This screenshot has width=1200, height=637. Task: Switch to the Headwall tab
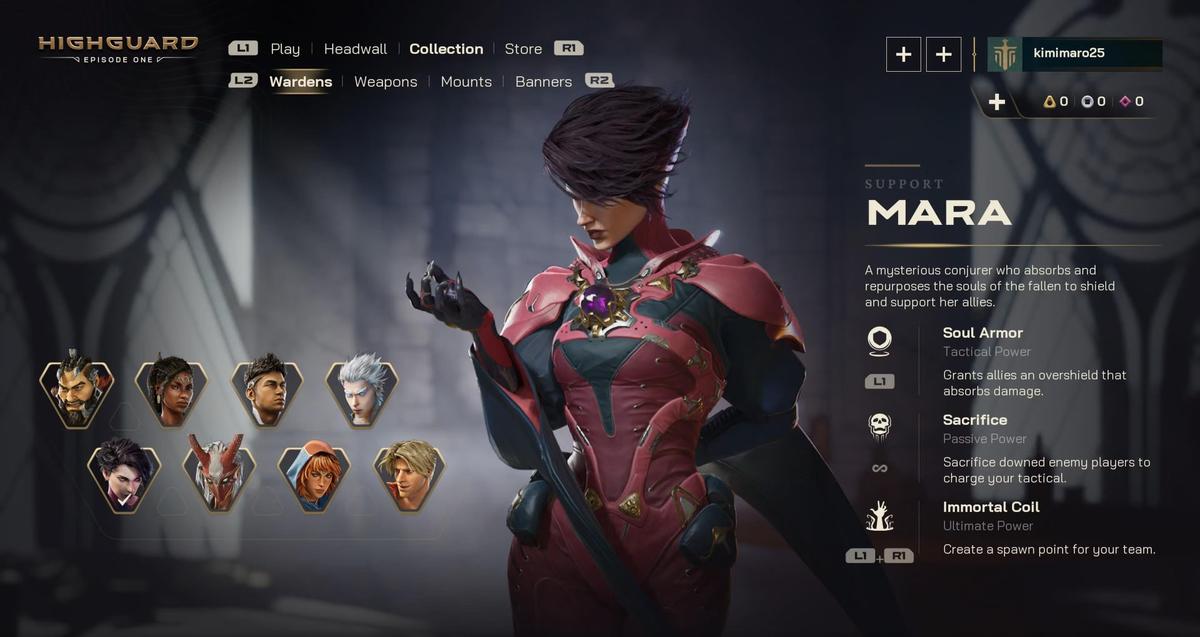click(355, 49)
